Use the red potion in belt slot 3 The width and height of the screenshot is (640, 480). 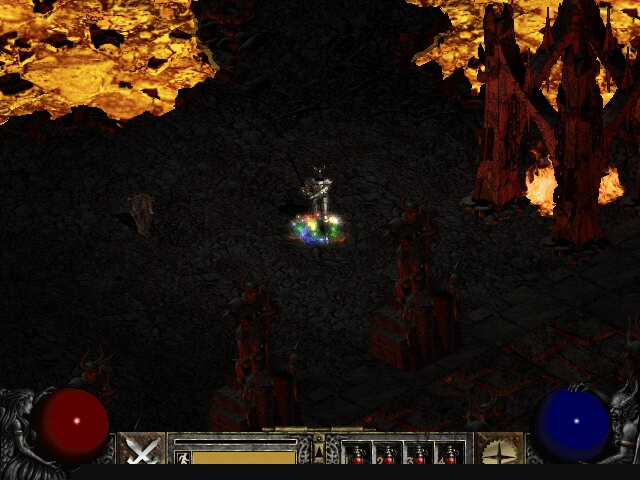pyautogui.click(x=419, y=455)
